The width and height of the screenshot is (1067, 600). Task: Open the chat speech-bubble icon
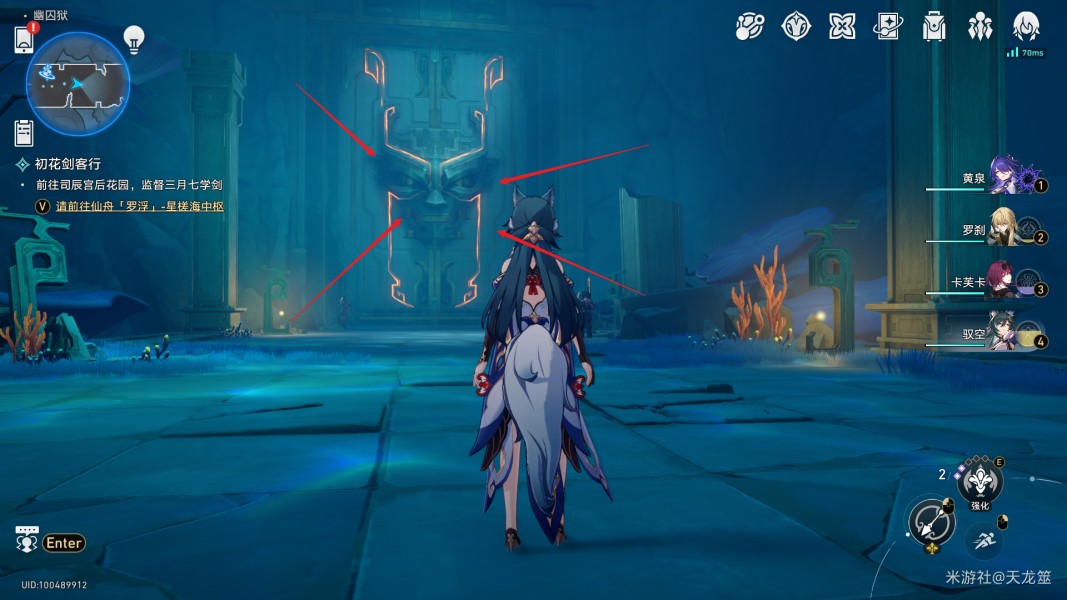(27, 540)
